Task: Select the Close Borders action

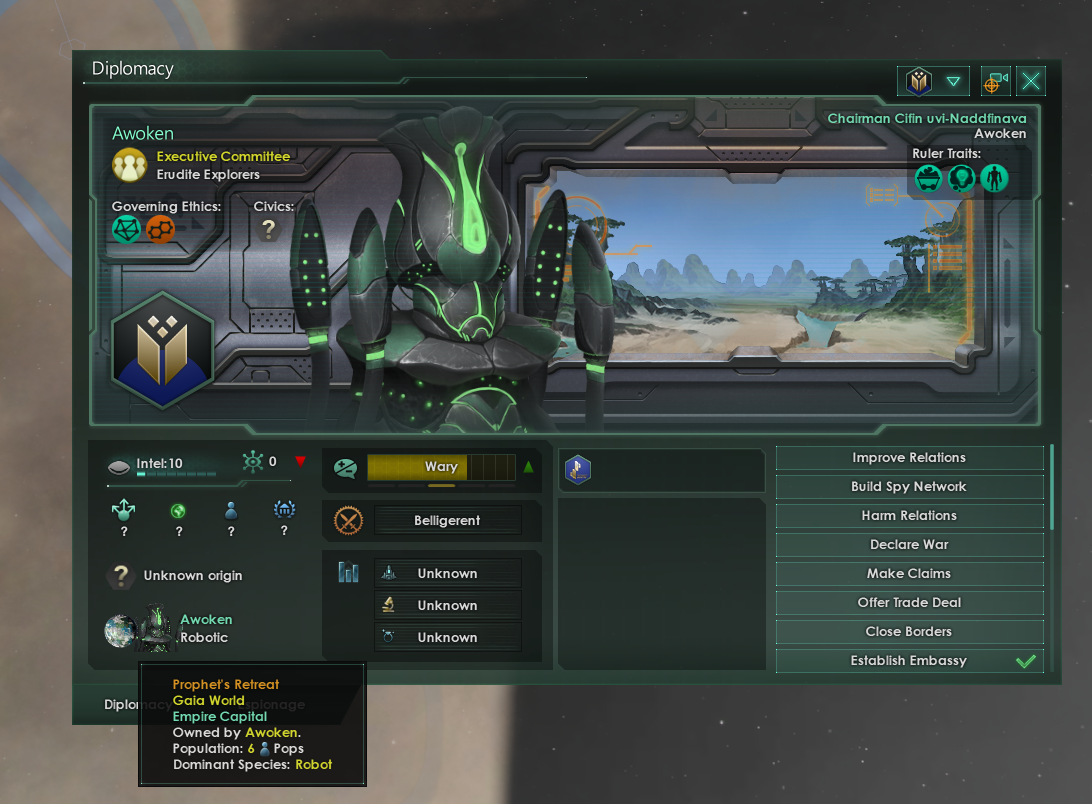Action: pyautogui.click(x=909, y=632)
